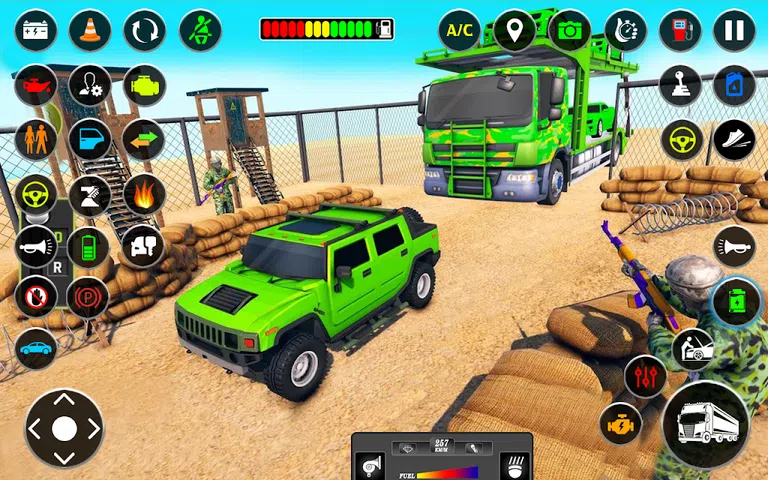
Task: Tap the traffic cone icon
Action: tap(90, 31)
